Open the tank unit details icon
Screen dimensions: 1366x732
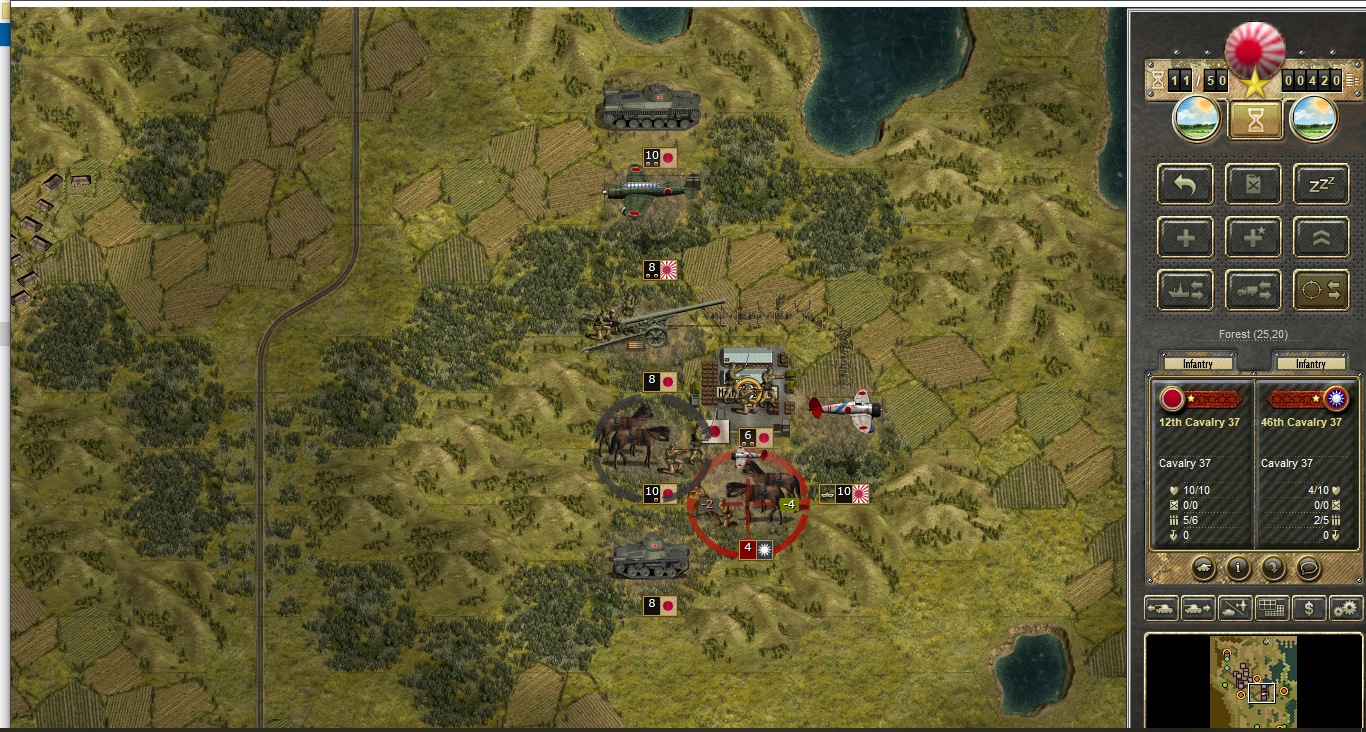(1204, 568)
